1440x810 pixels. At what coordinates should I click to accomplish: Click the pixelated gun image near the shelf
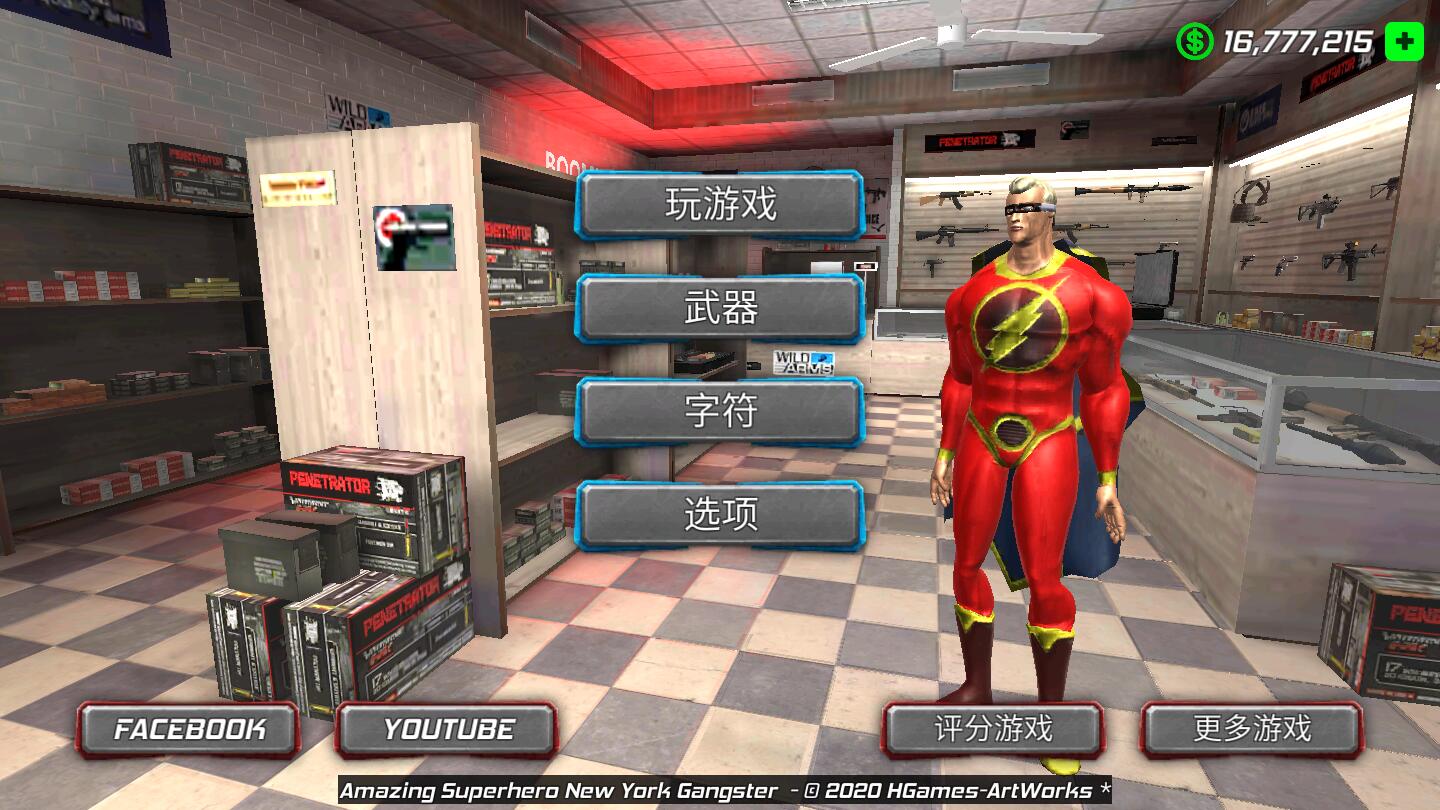(x=416, y=238)
